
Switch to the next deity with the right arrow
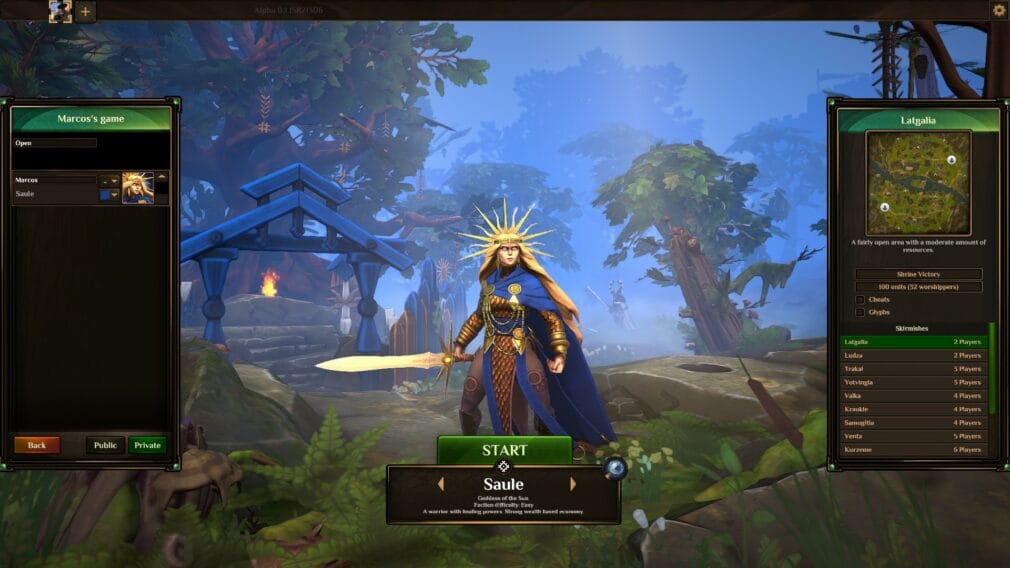click(x=573, y=484)
